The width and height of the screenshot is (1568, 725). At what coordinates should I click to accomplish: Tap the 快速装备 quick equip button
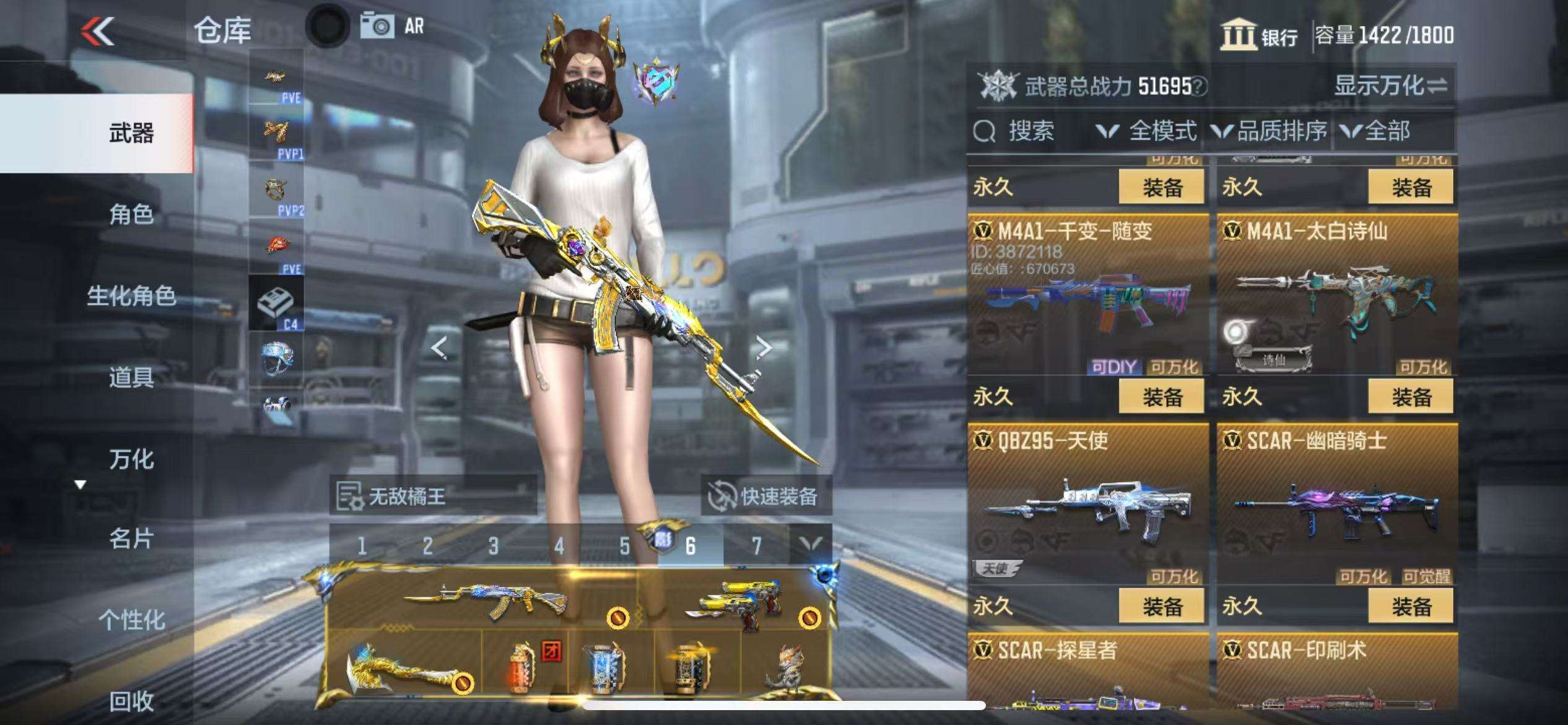[x=765, y=496]
